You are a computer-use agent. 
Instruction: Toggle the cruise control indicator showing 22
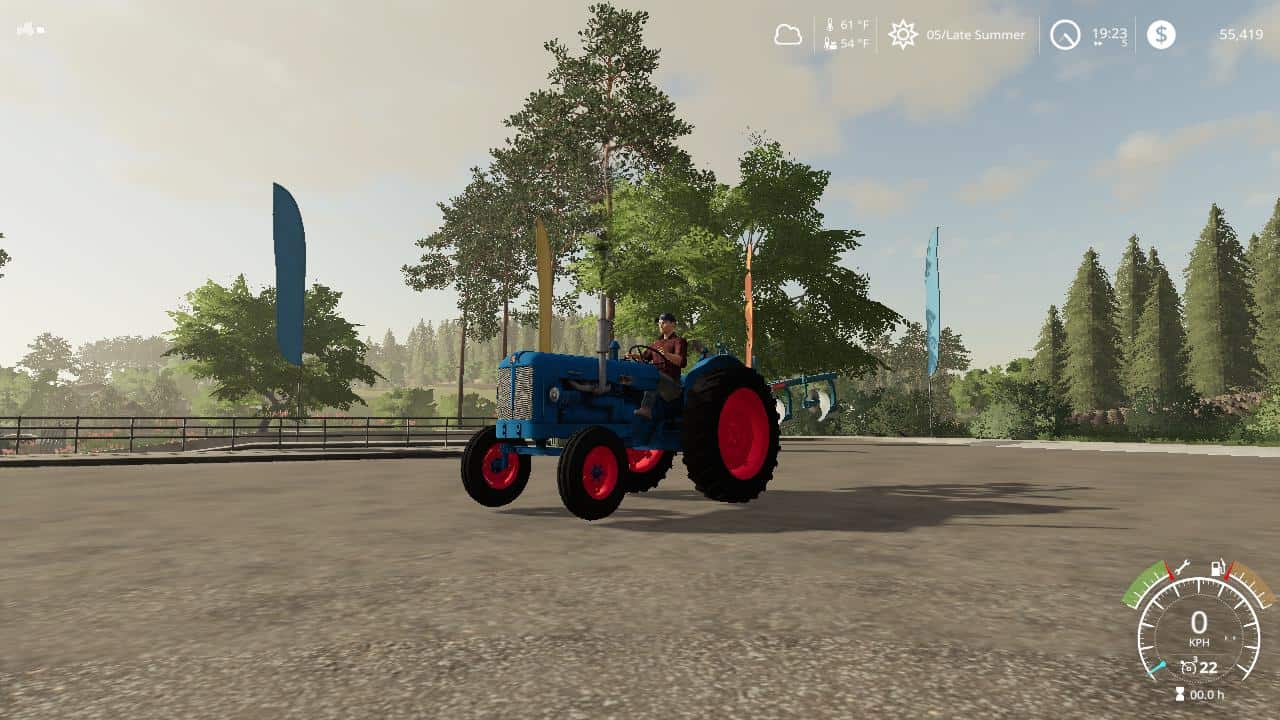(1198, 666)
